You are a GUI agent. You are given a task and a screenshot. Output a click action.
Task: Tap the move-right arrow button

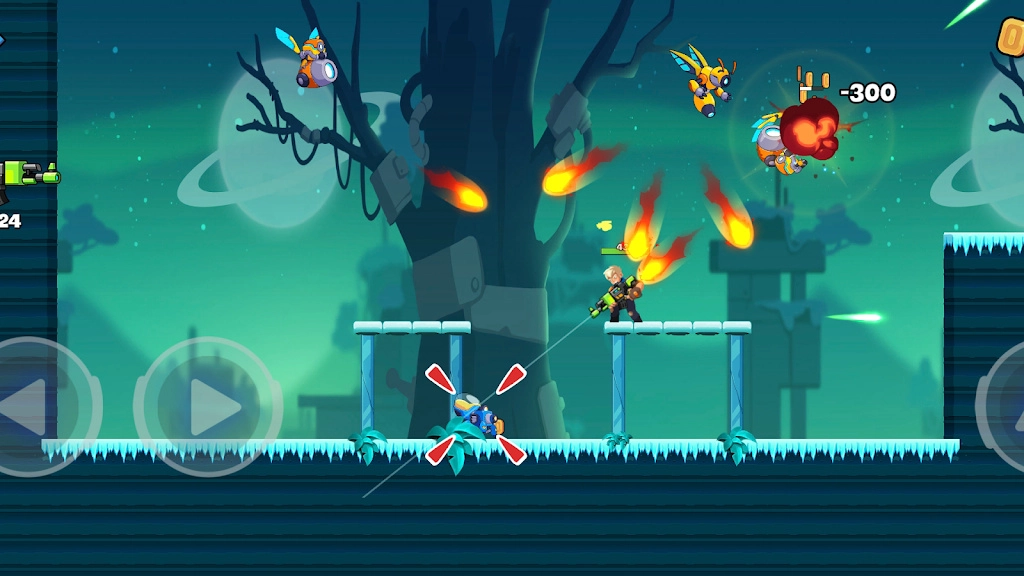point(208,407)
